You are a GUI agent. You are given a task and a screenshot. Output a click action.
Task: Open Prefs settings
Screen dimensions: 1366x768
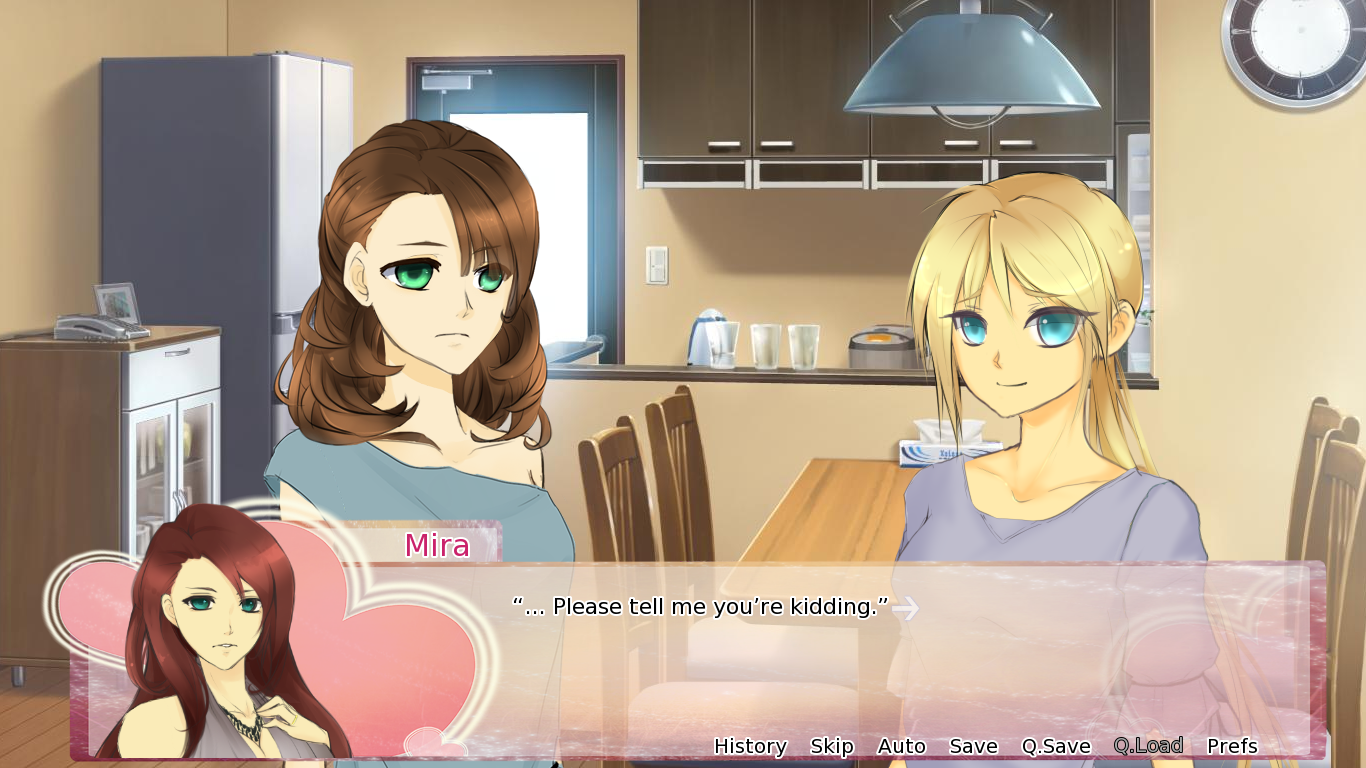pos(1232,746)
